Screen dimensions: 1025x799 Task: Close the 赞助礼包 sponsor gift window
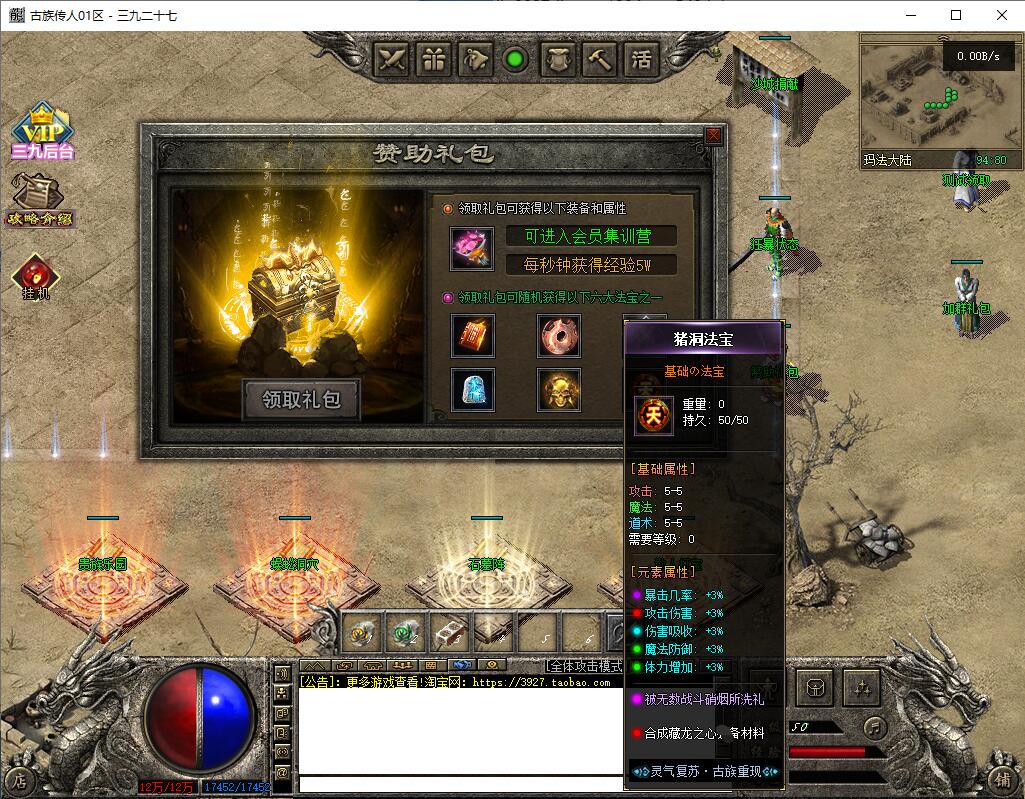pyautogui.click(x=713, y=136)
